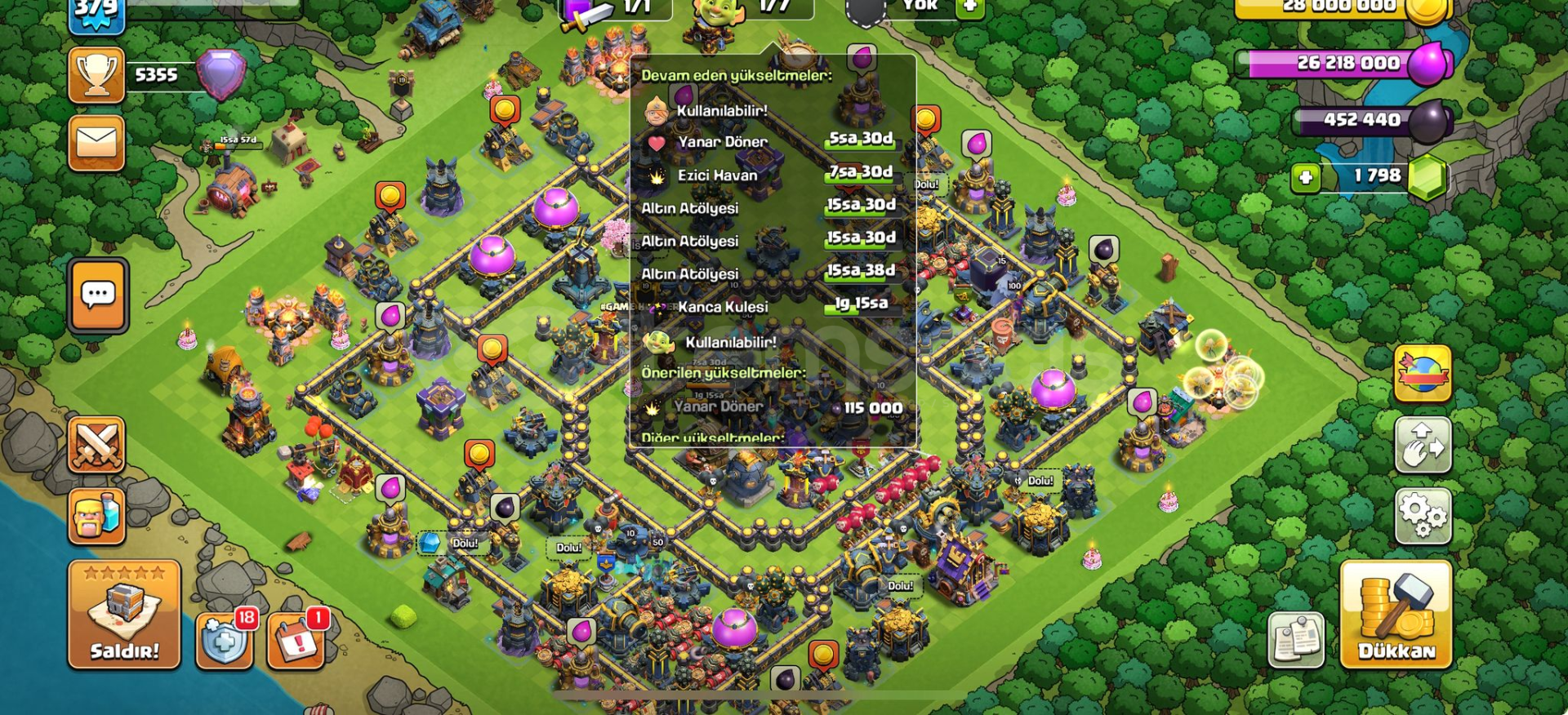
Task: Open the troop training barbarian icon
Action: point(97,515)
